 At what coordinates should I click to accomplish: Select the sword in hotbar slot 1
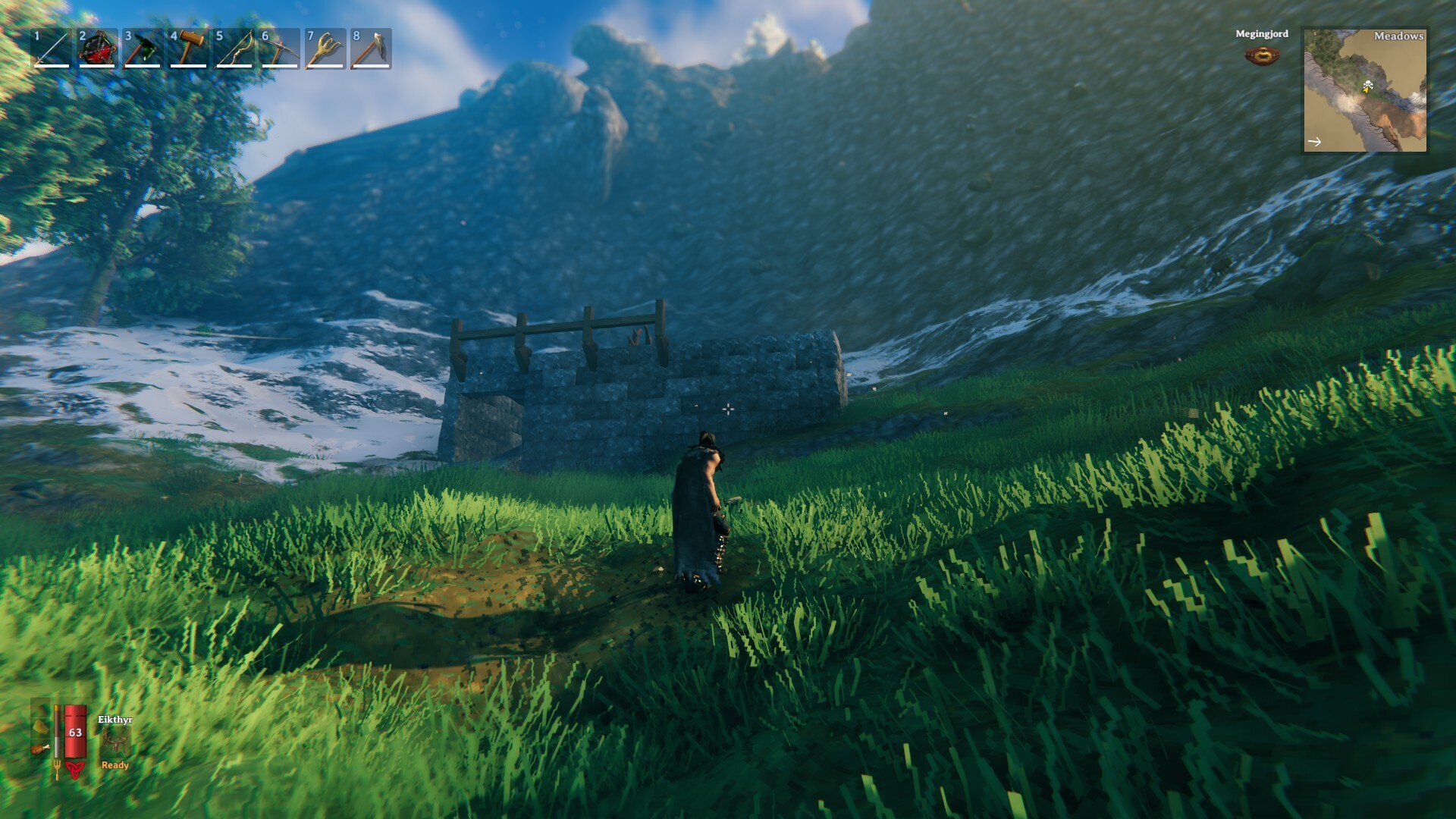pyautogui.click(x=52, y=49)
